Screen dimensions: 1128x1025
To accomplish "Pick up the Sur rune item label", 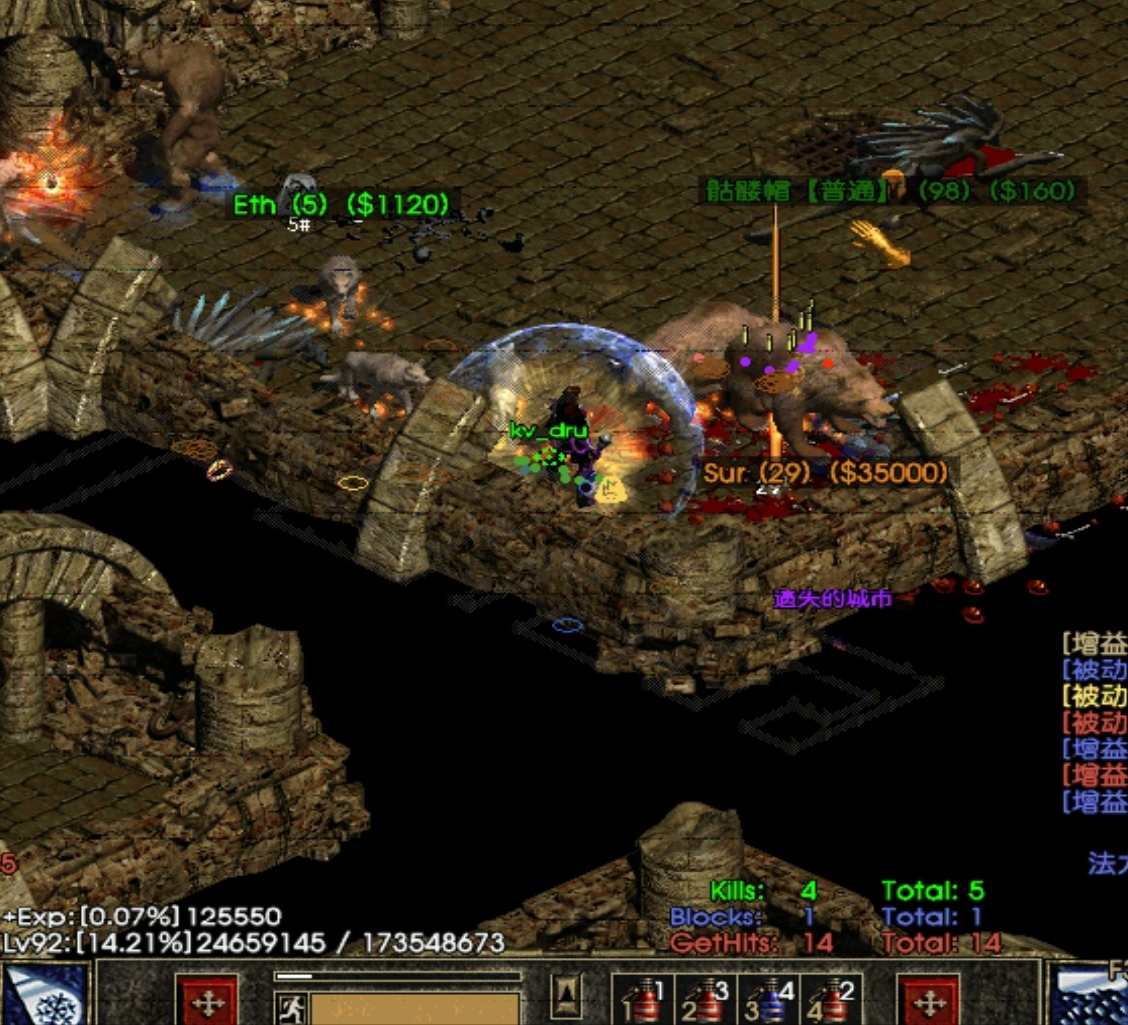I will pyautogui.click(x=824, y=473).
